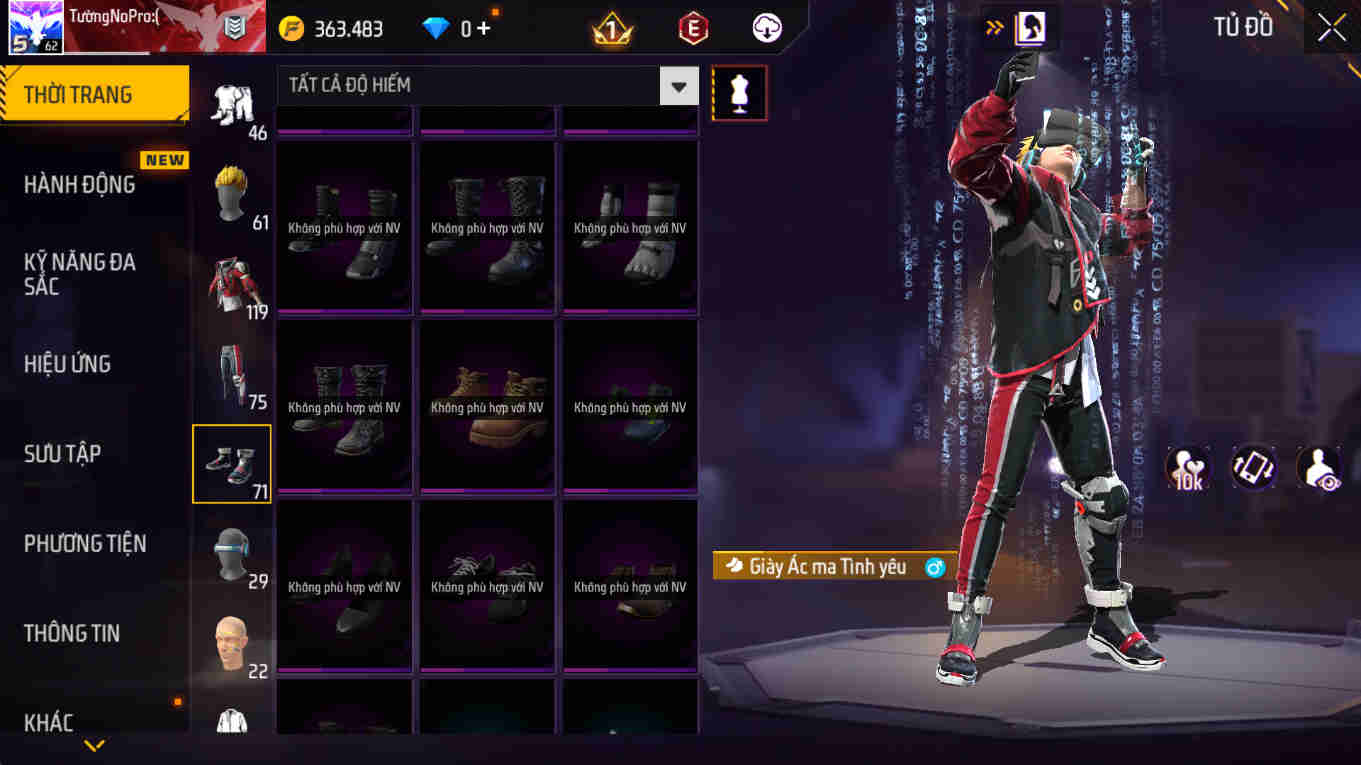Expand the chevron under the KHÁC menu item
1361x765 pixels.
[94, 745]
